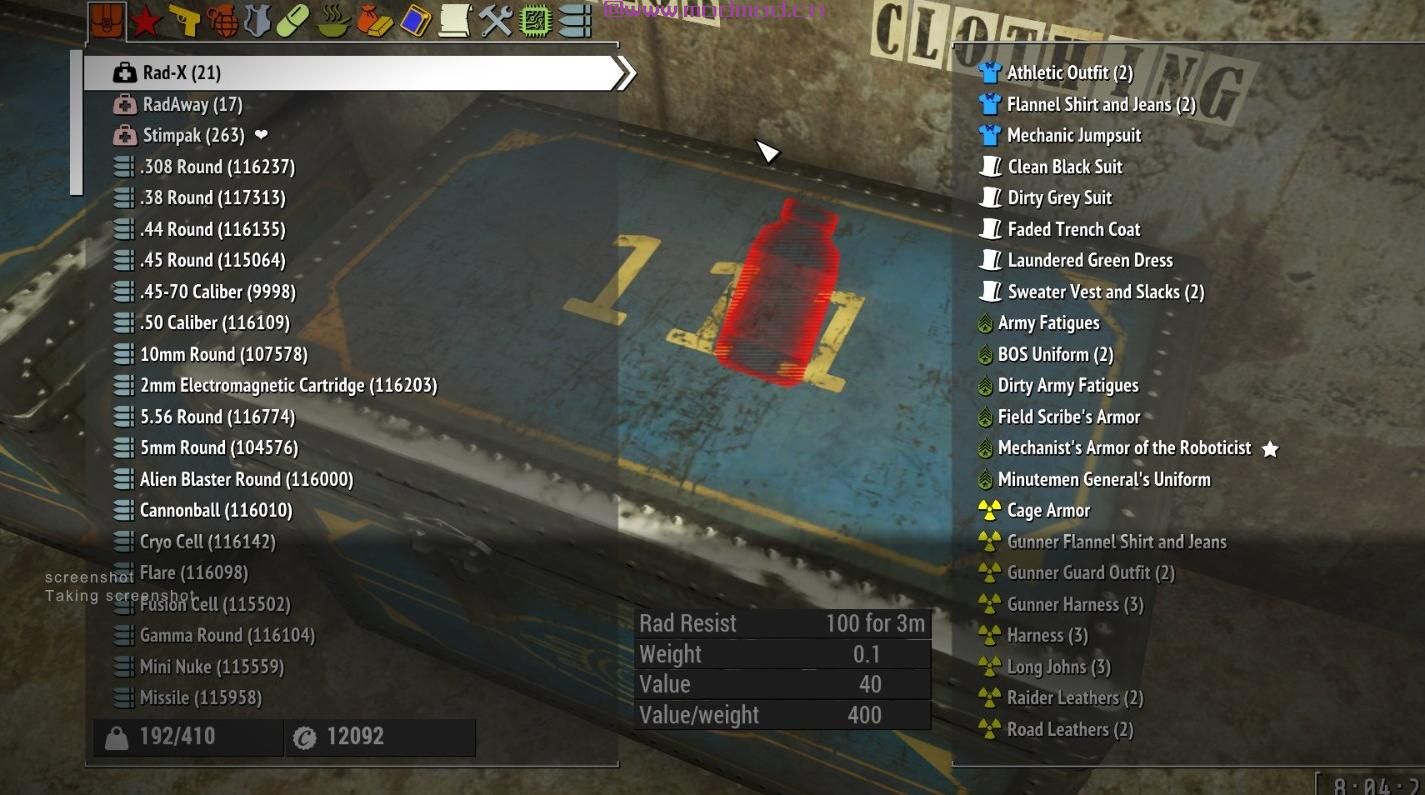The image size is (1425, 795).
Task: Switch to the green pill aid tab
Action: 293,21
